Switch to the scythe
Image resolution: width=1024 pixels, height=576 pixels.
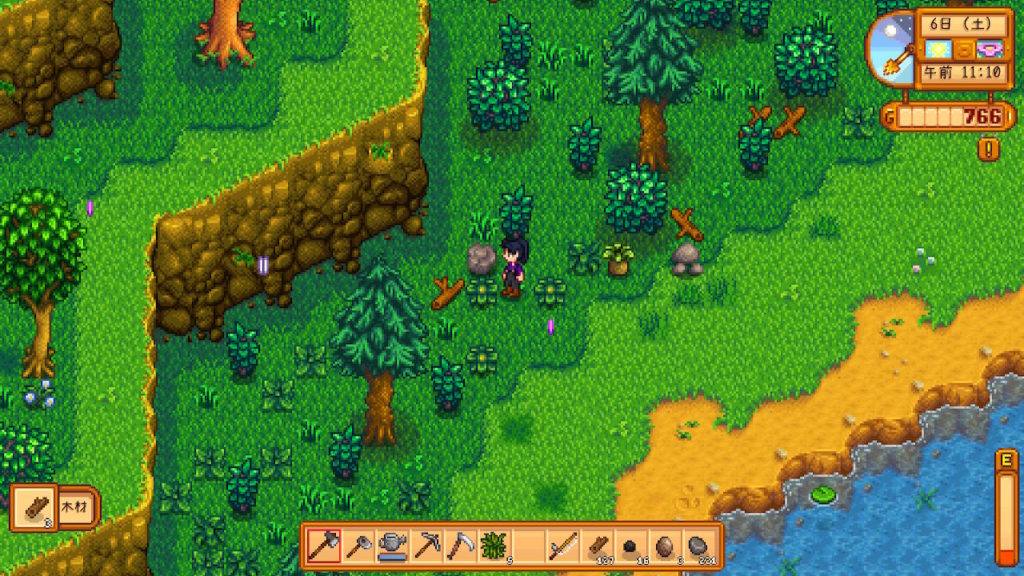(x=460, y=546)
